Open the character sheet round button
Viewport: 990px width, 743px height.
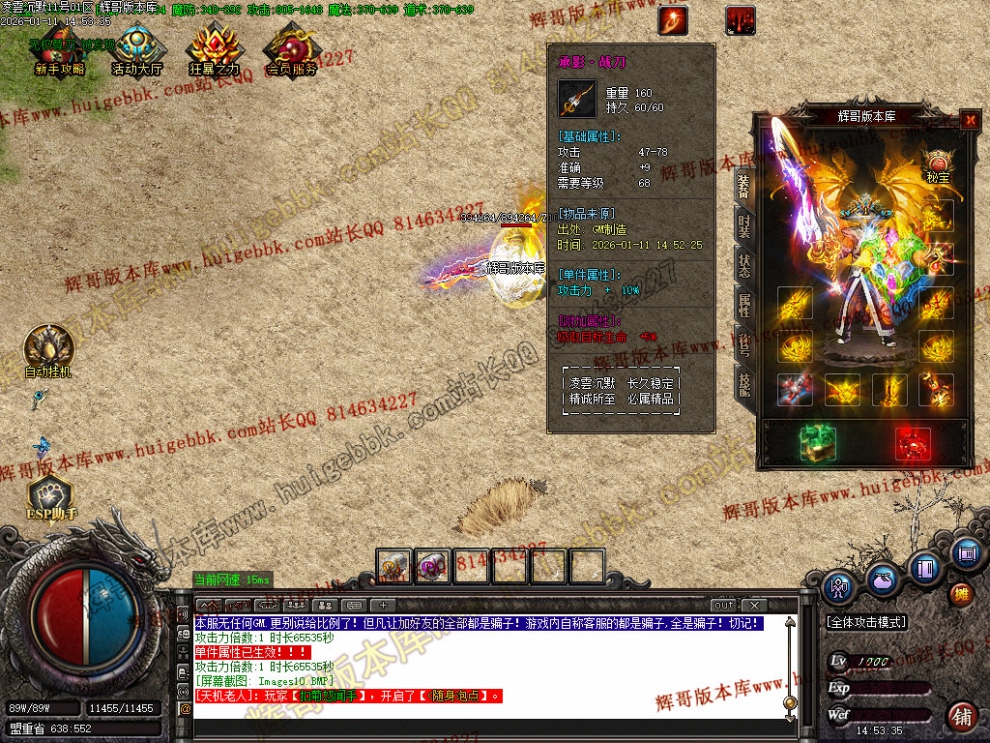coord(839,587)
